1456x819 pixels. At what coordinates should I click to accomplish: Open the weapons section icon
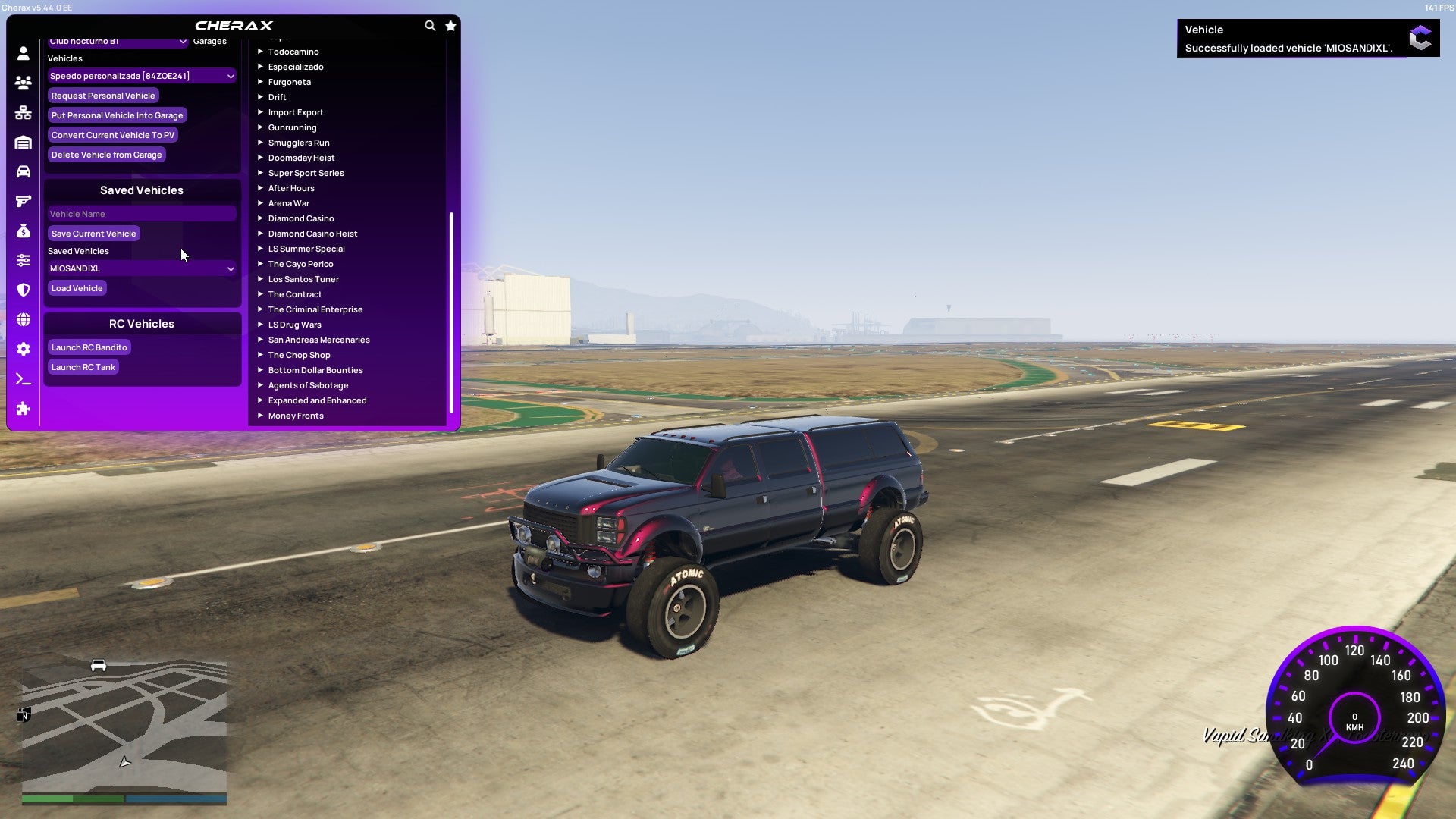23,201
